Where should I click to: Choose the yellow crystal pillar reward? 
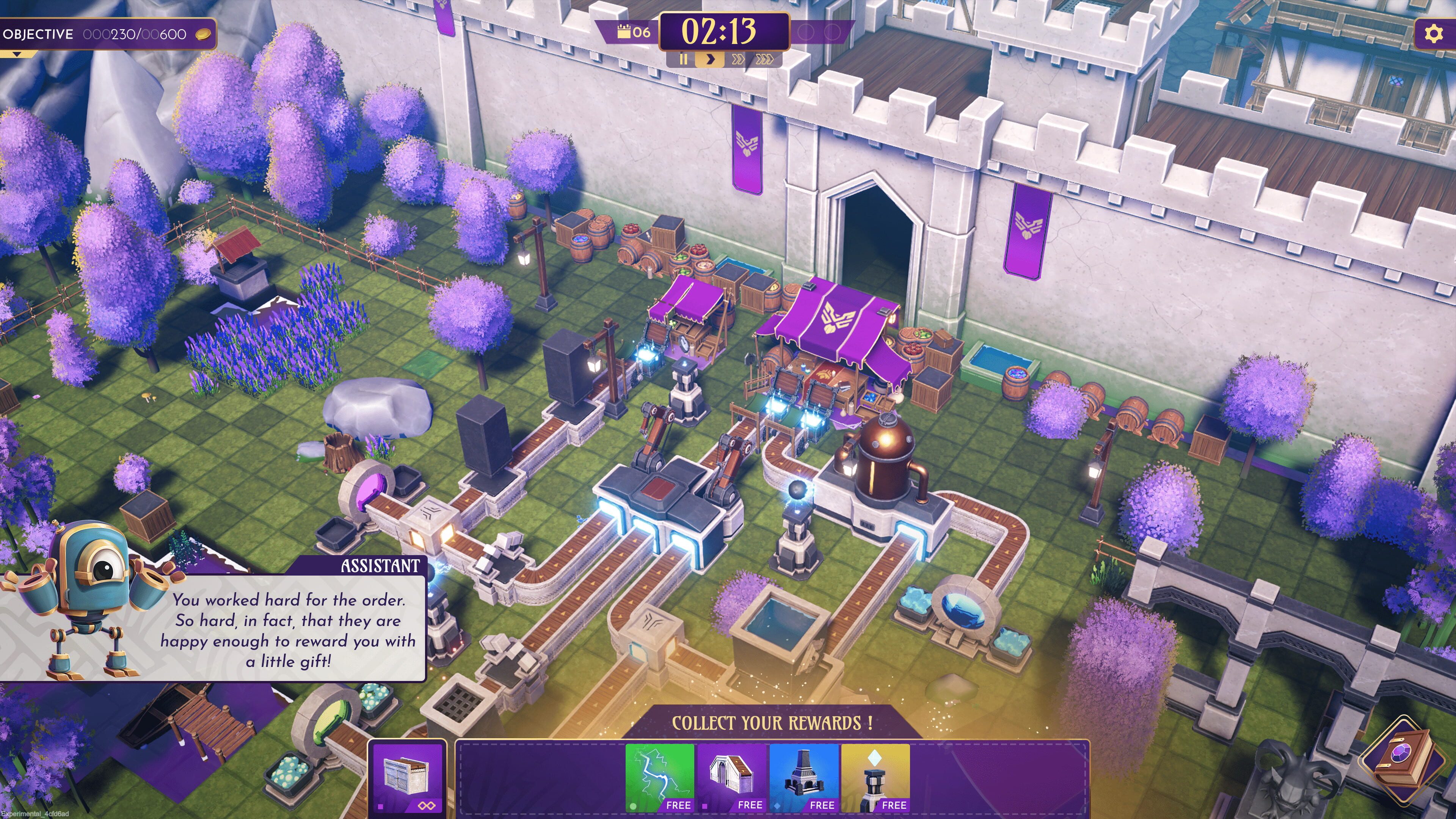(x=875, y=778)
